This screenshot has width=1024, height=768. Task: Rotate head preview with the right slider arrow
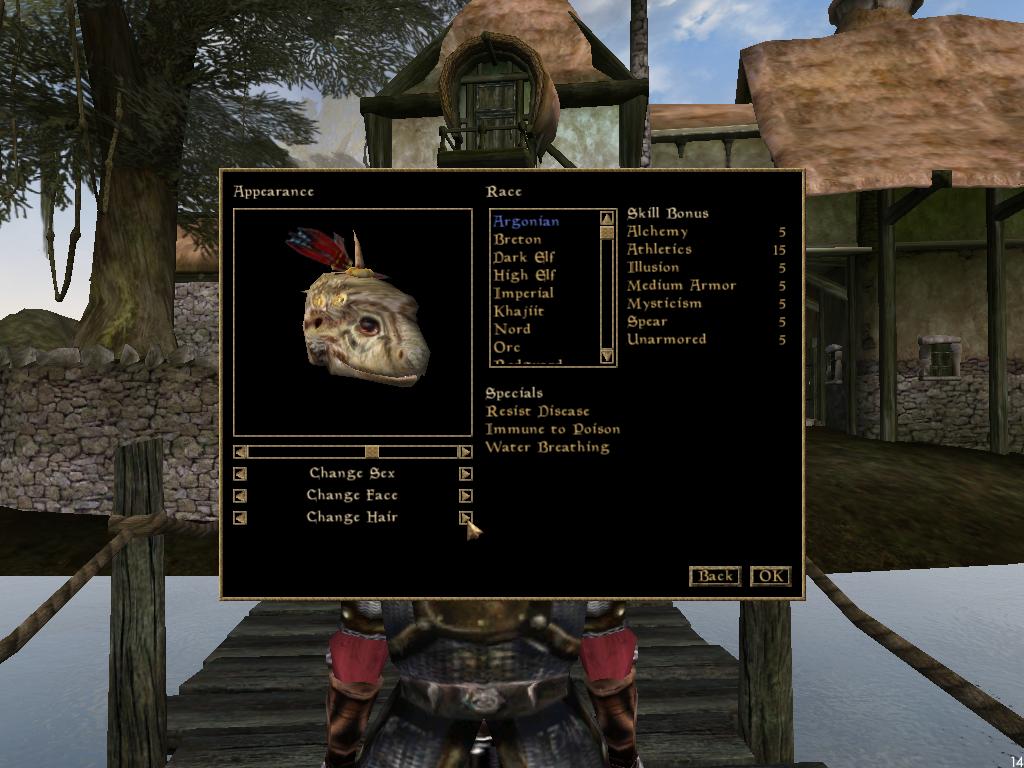click(465, 452)
